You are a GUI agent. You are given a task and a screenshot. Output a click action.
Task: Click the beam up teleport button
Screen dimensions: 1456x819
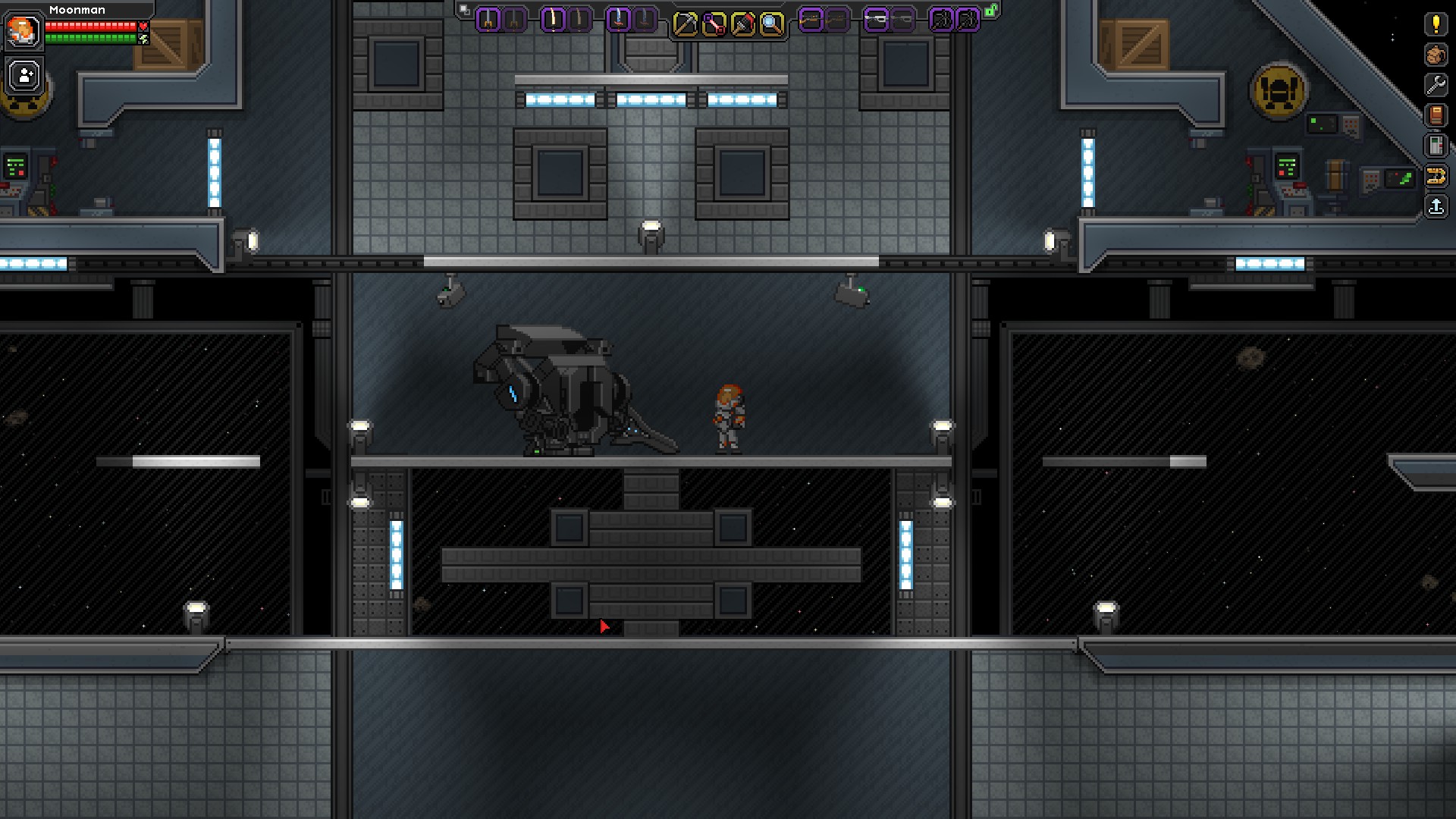coord(1436,206)
